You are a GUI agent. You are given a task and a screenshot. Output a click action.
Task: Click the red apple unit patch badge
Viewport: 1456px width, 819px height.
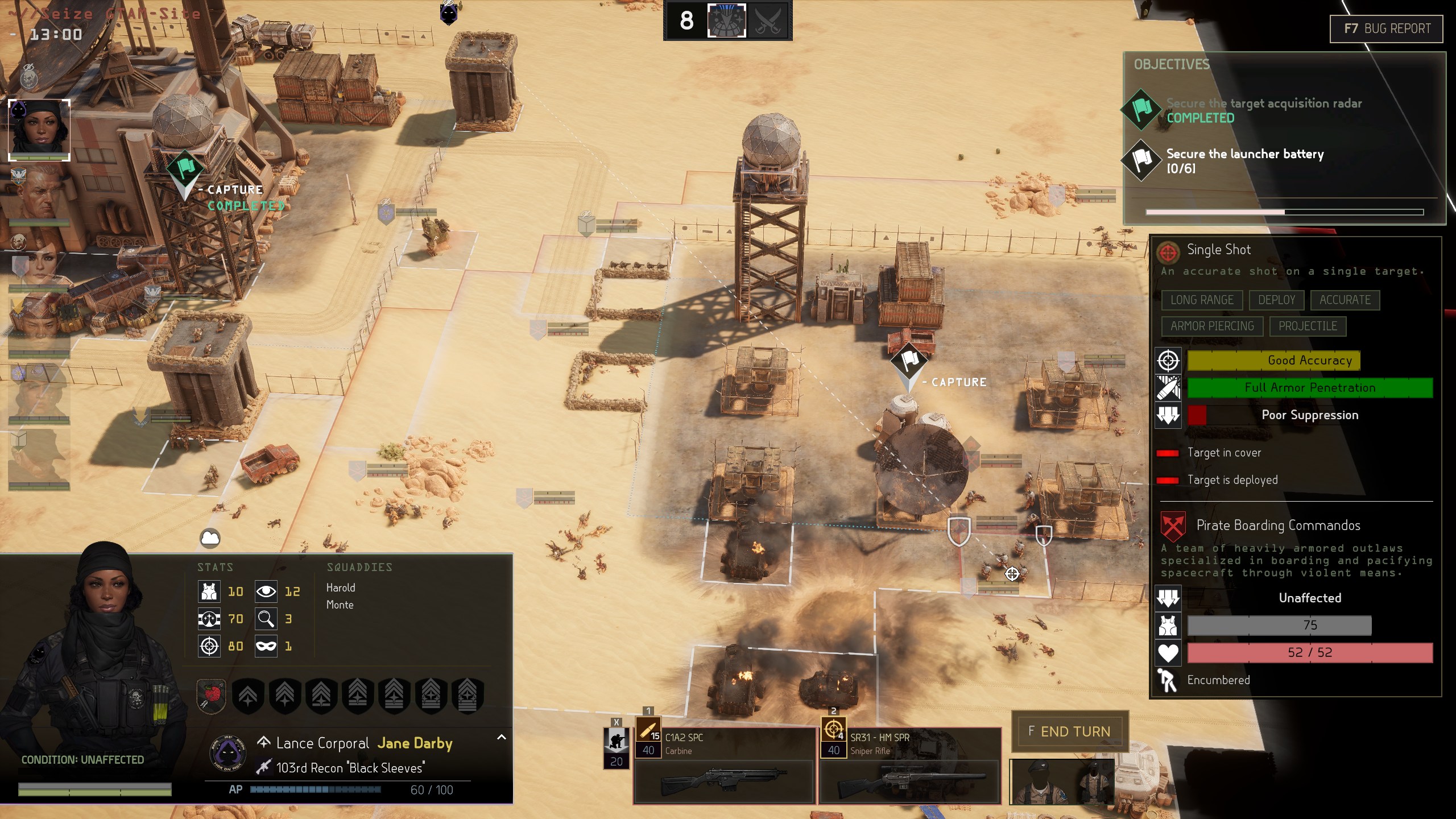[212, 696]
